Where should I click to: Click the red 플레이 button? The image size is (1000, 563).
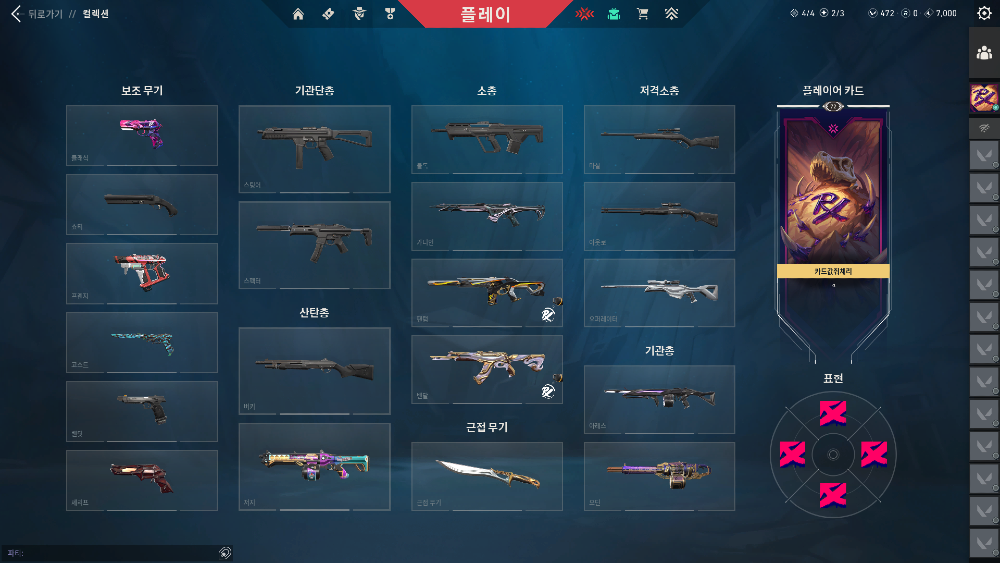(487, 15)
